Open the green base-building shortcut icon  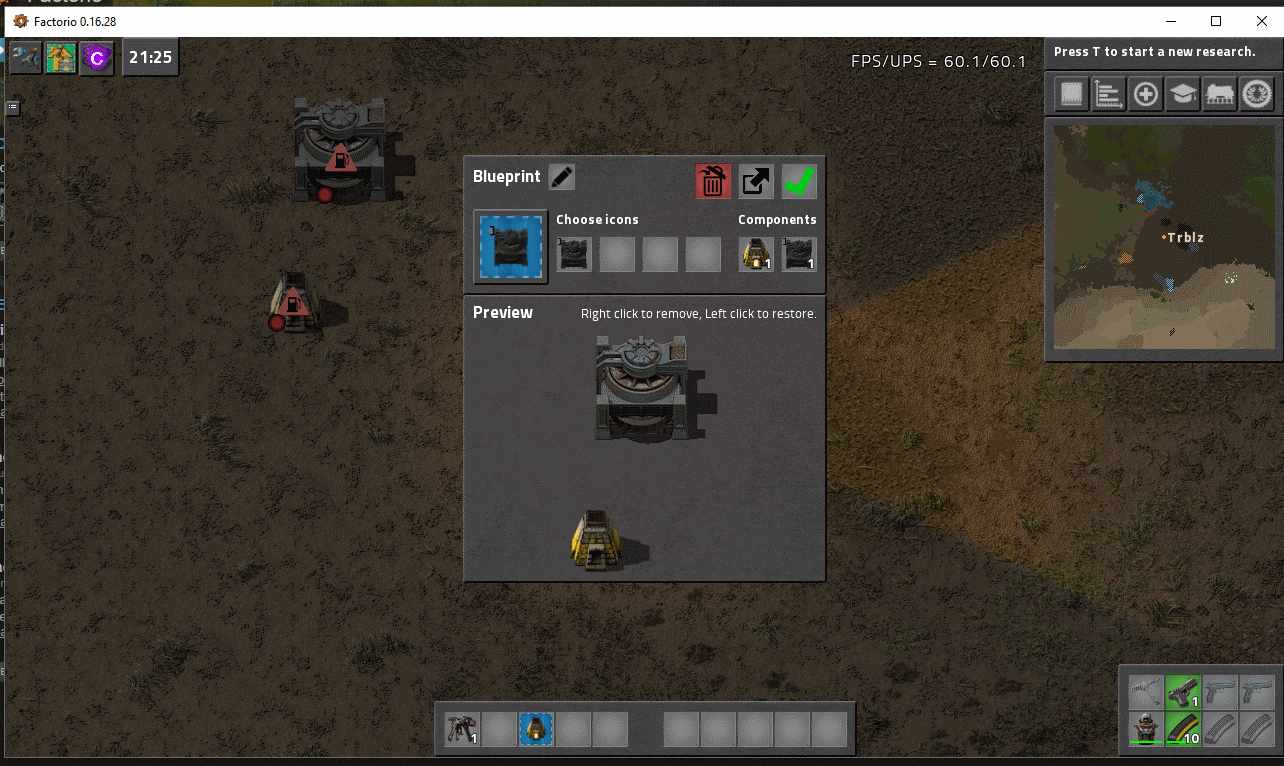[x=60, y=57]
